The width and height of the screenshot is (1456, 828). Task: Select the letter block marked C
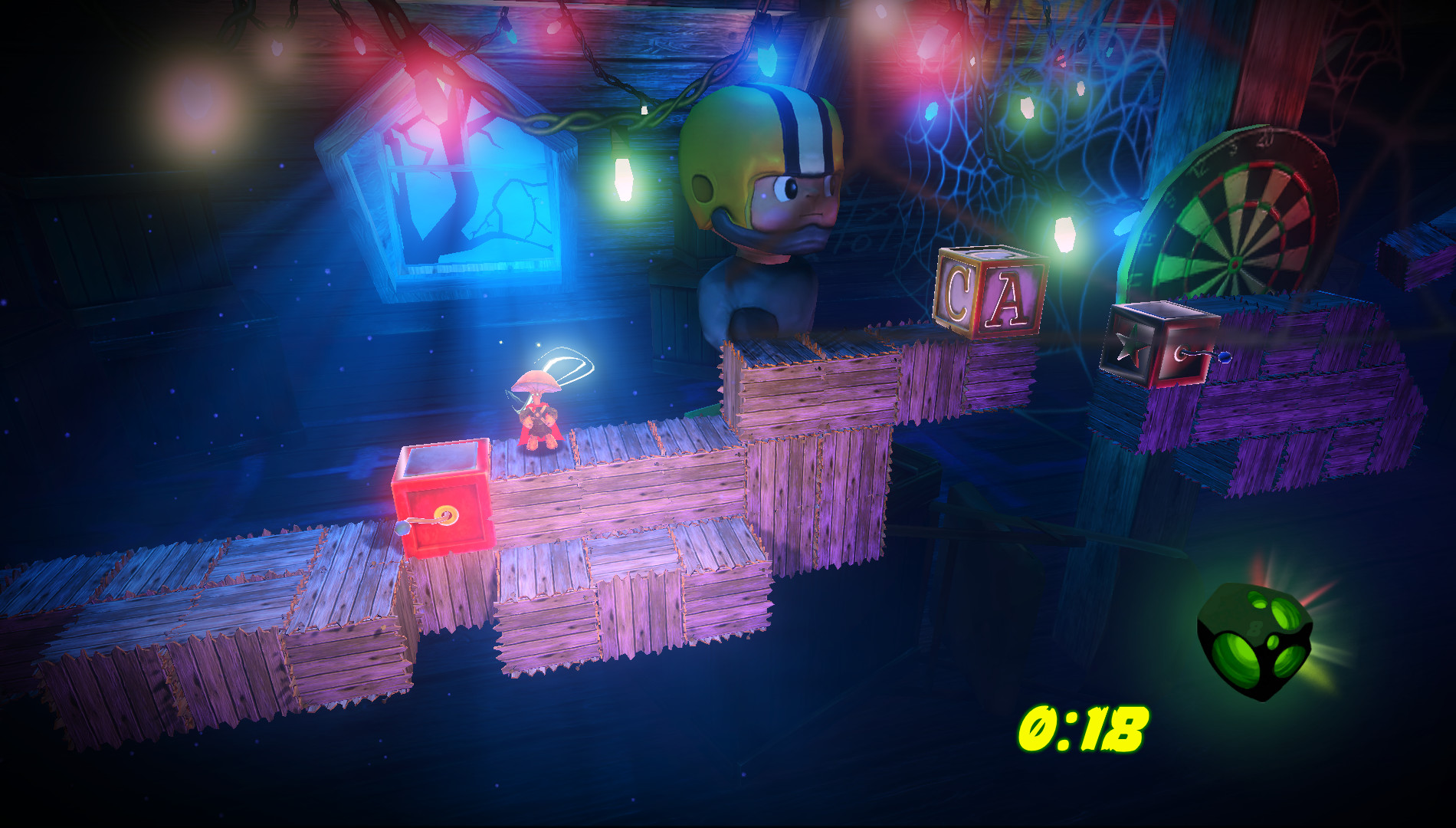(957, 291)
